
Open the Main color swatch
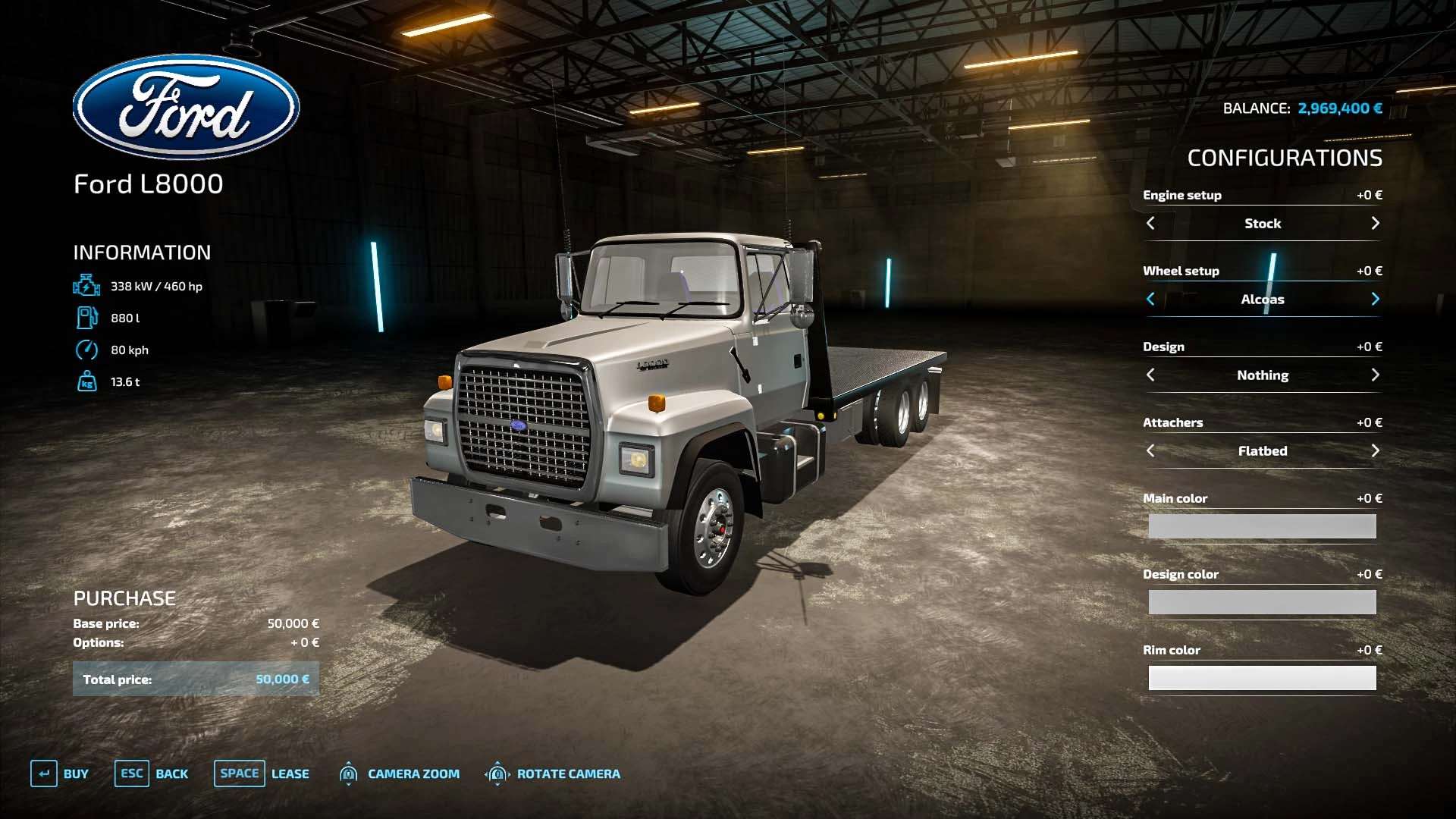coord(1262,526)
